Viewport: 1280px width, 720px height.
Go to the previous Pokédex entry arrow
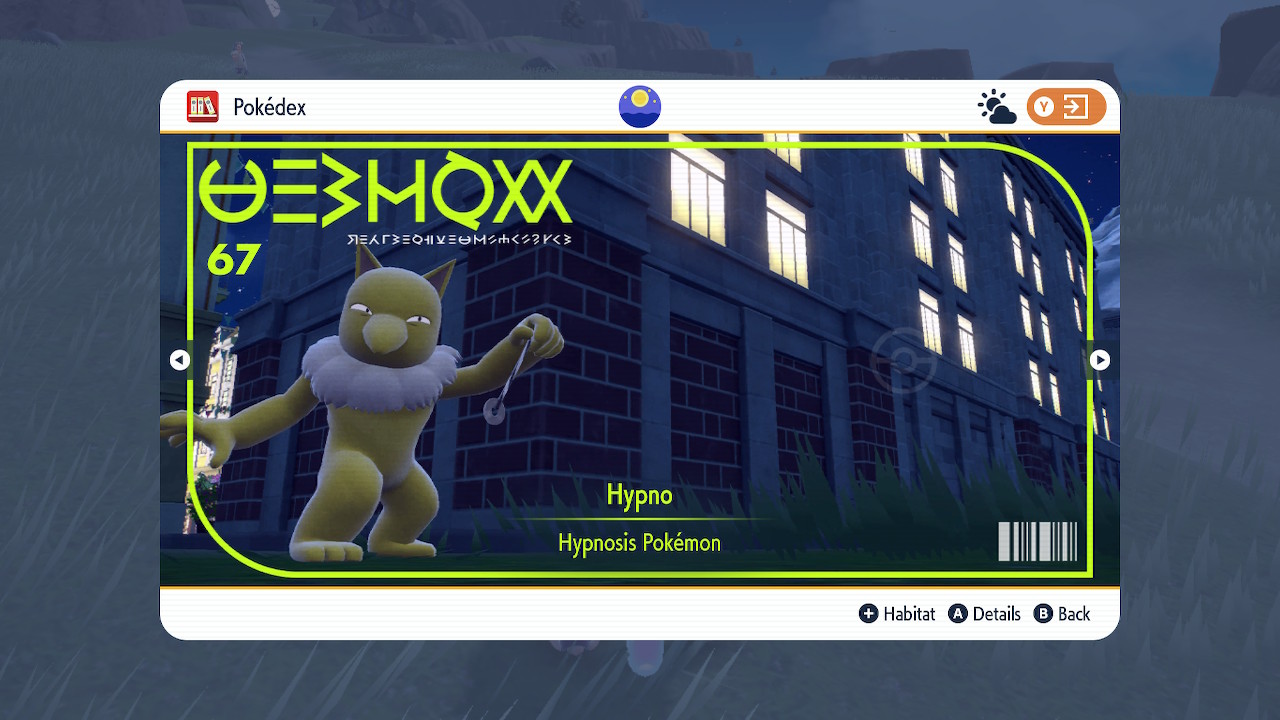pos(180,360)
